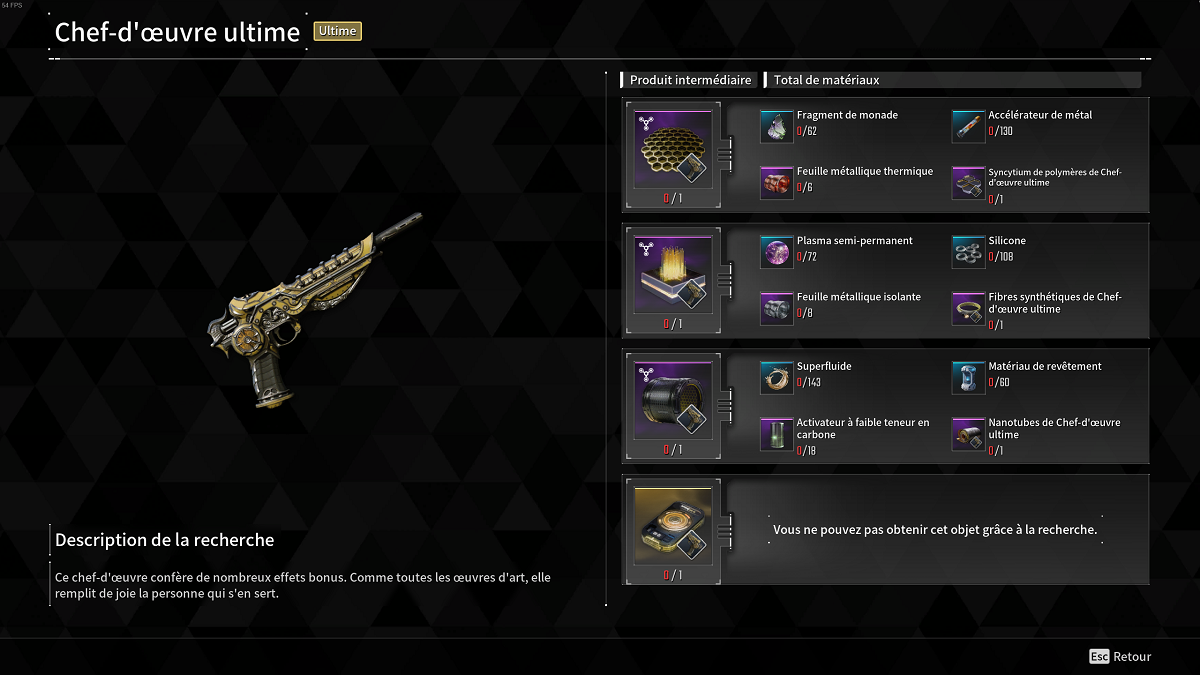The image size is (1200, 675).
Task: Select the Accélérateur de métal material
Action: click(x=968, y=126)
